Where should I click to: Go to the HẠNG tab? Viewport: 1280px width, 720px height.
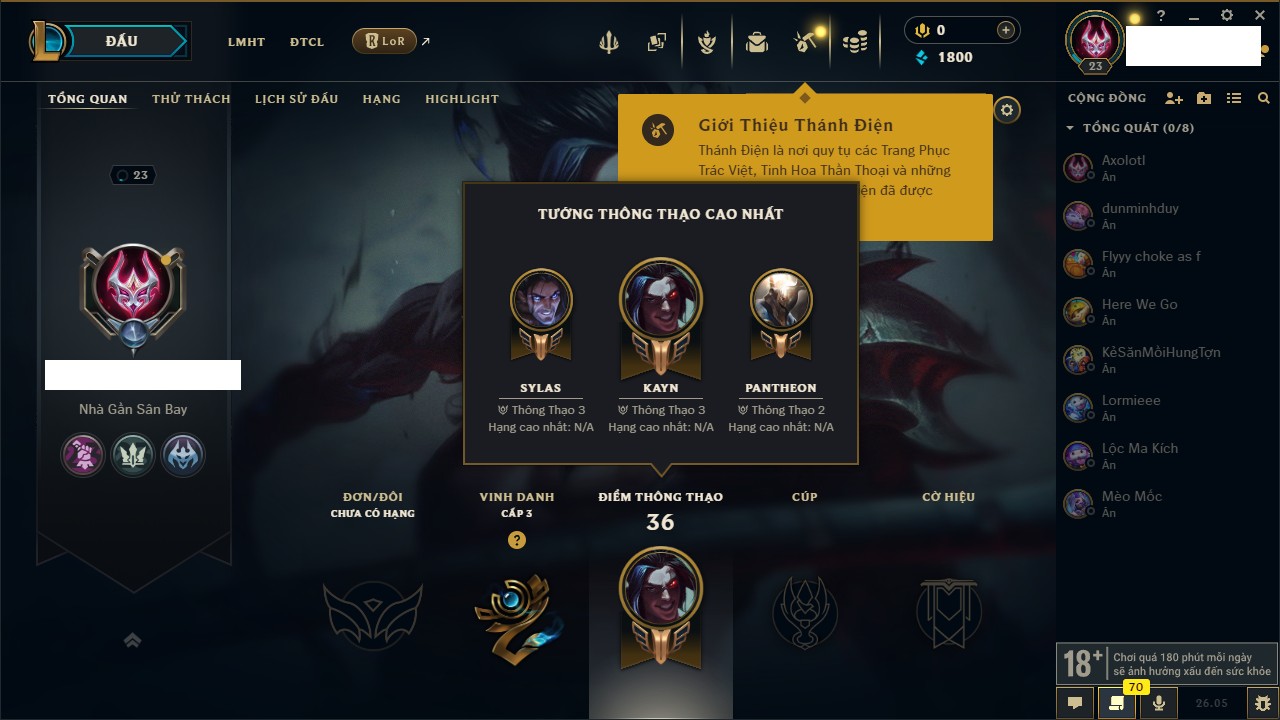381,99
